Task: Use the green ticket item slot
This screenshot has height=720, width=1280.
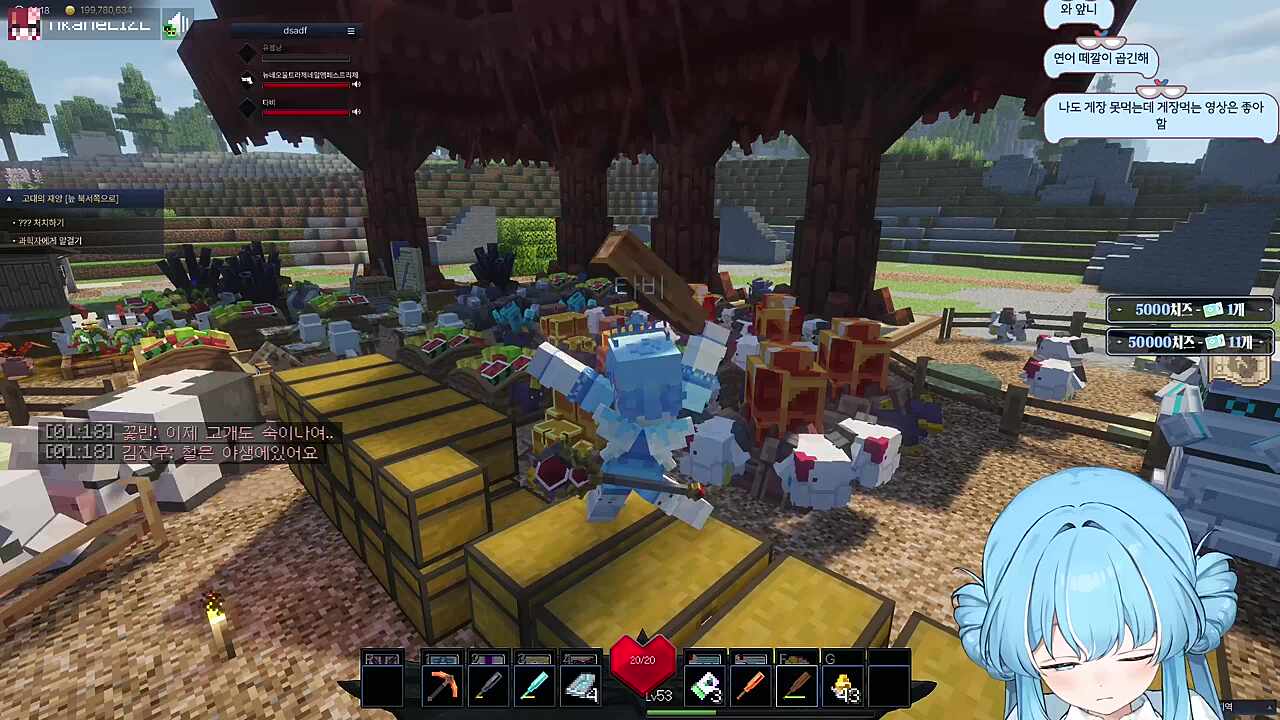Action: tap(705, 686)
